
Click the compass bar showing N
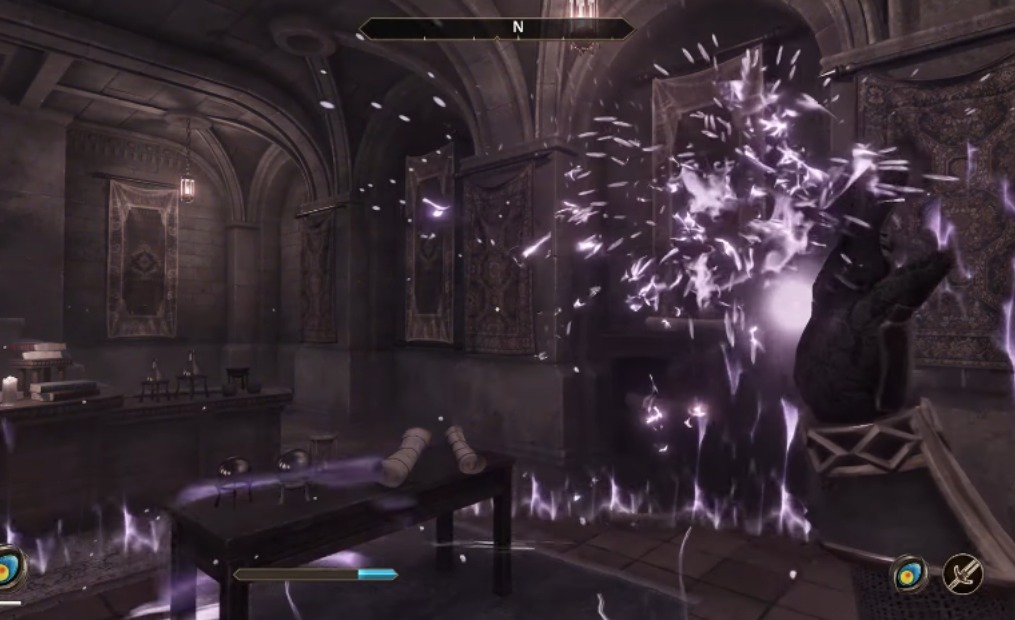[497, 29]
